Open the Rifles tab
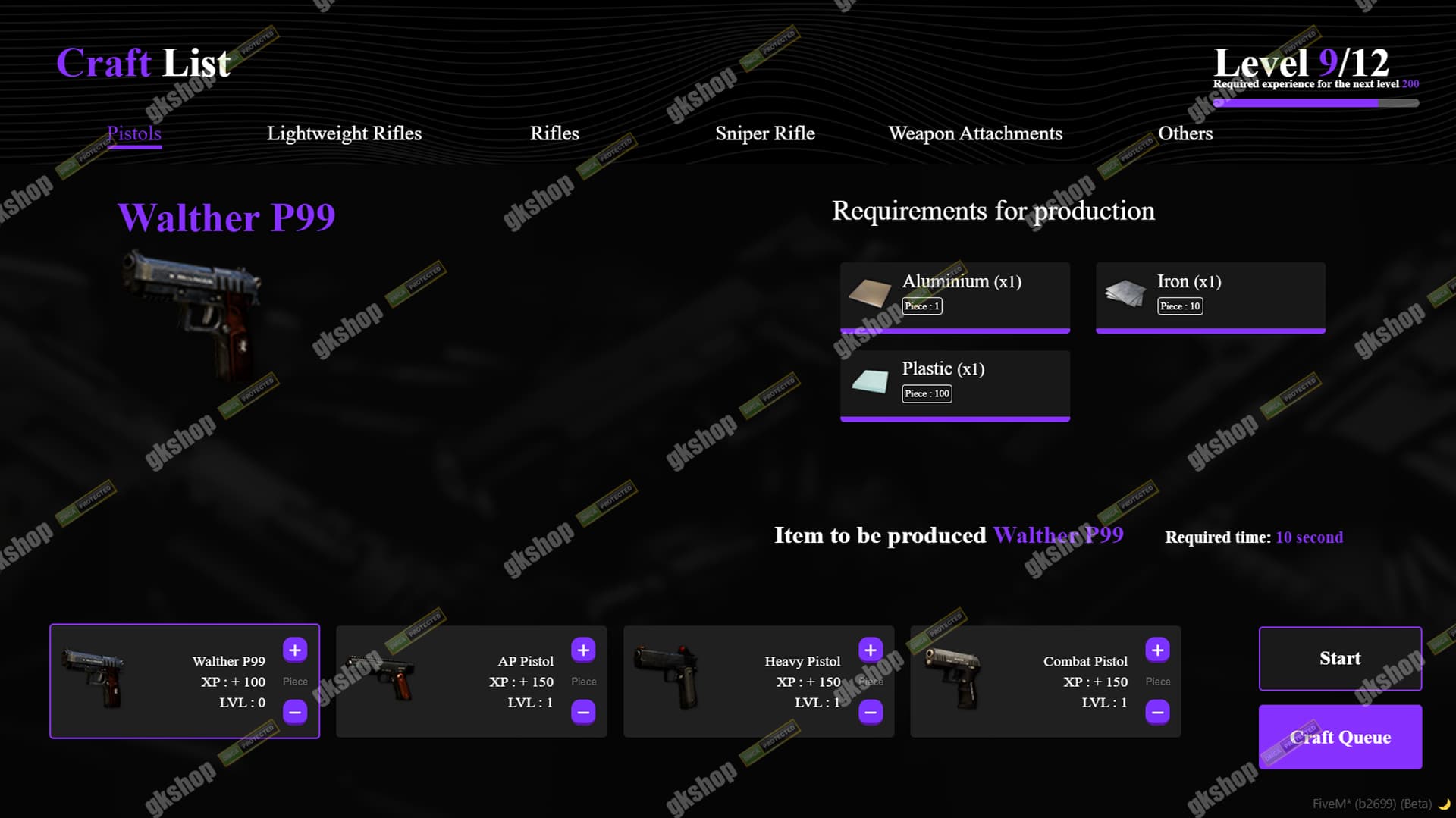 555,134
